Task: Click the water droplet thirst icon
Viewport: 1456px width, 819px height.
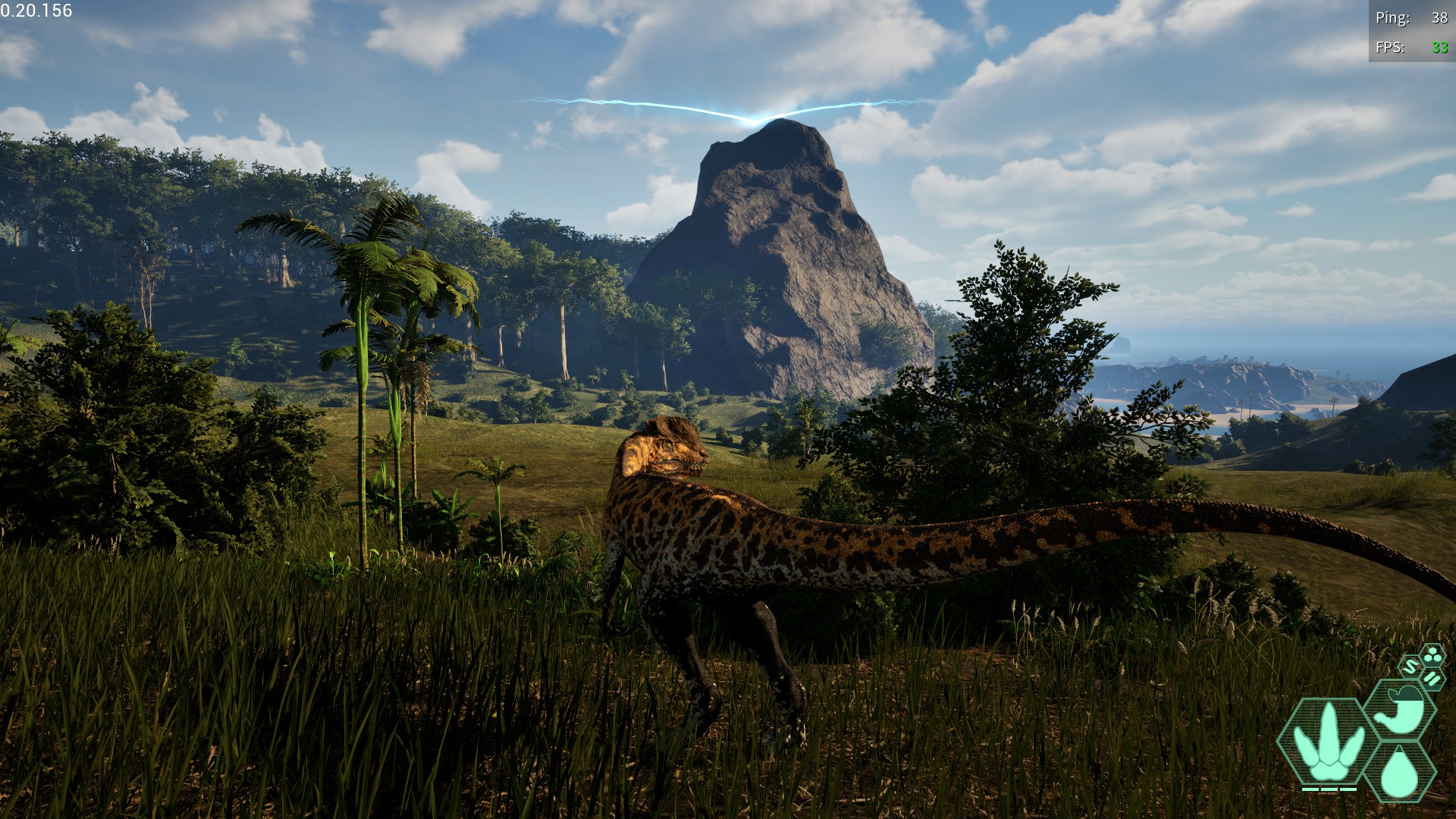Action: coord(1399,773)
